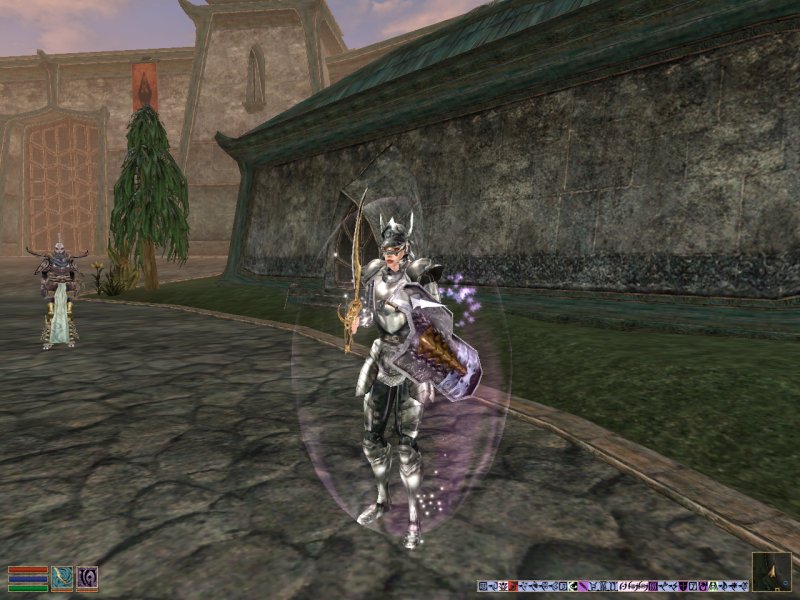Inspect the red active effect icon
Image resolution: width=800 pixels, height=600 pixels.
click(513, 585)
